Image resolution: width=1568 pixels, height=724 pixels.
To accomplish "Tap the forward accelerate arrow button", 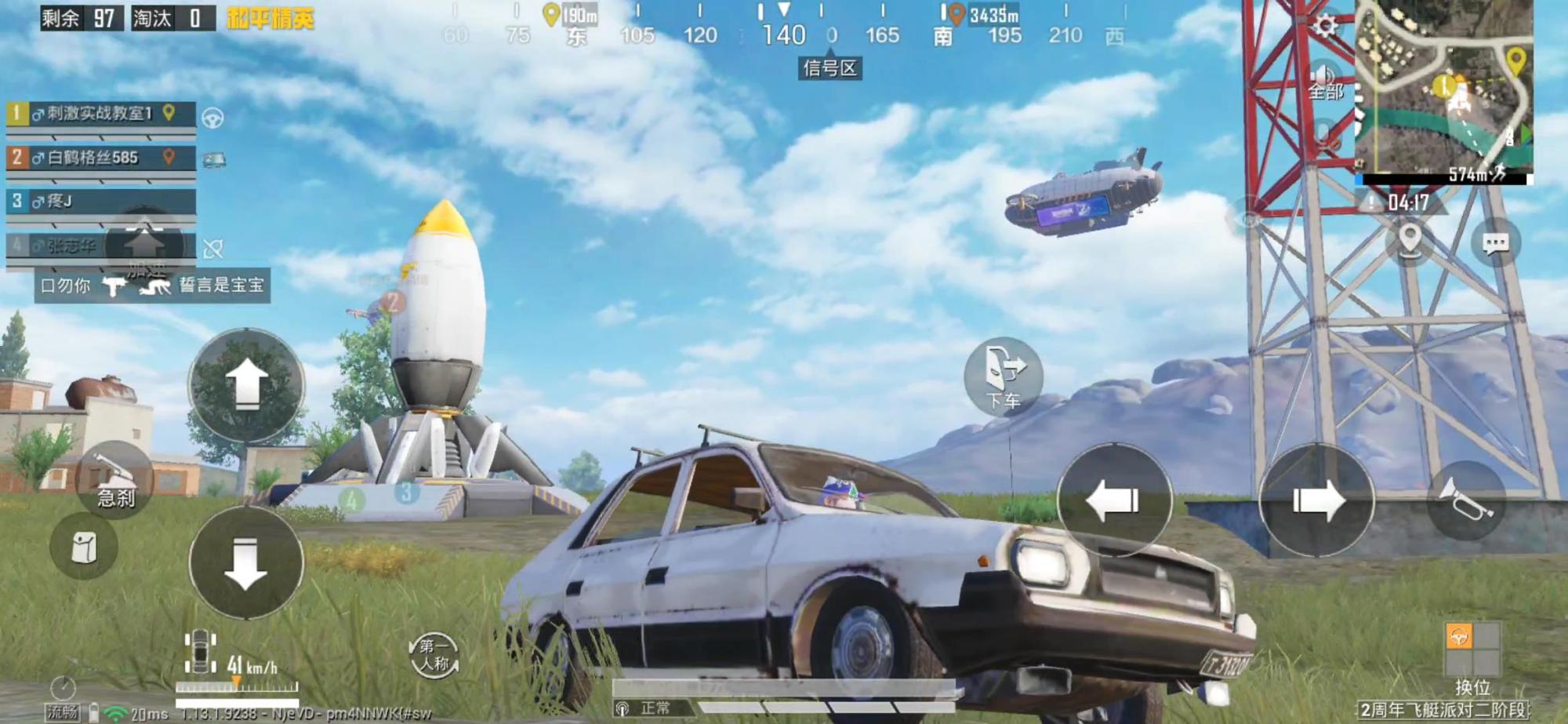I will point(246,385).
